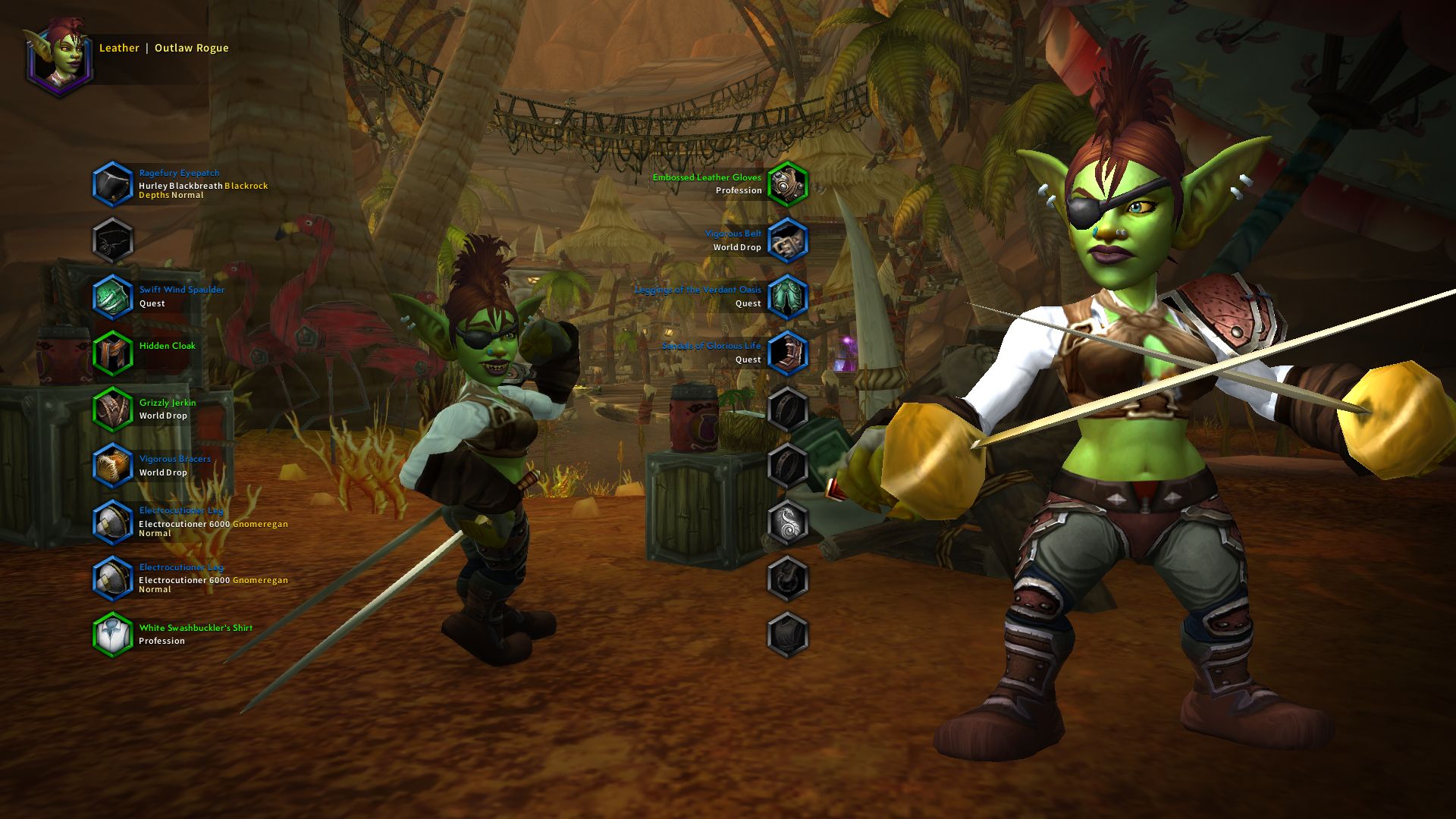This screenshot has height=819, width=1456.
Task: Select the empty ring slot icon
Action: [x=789, y=407]
